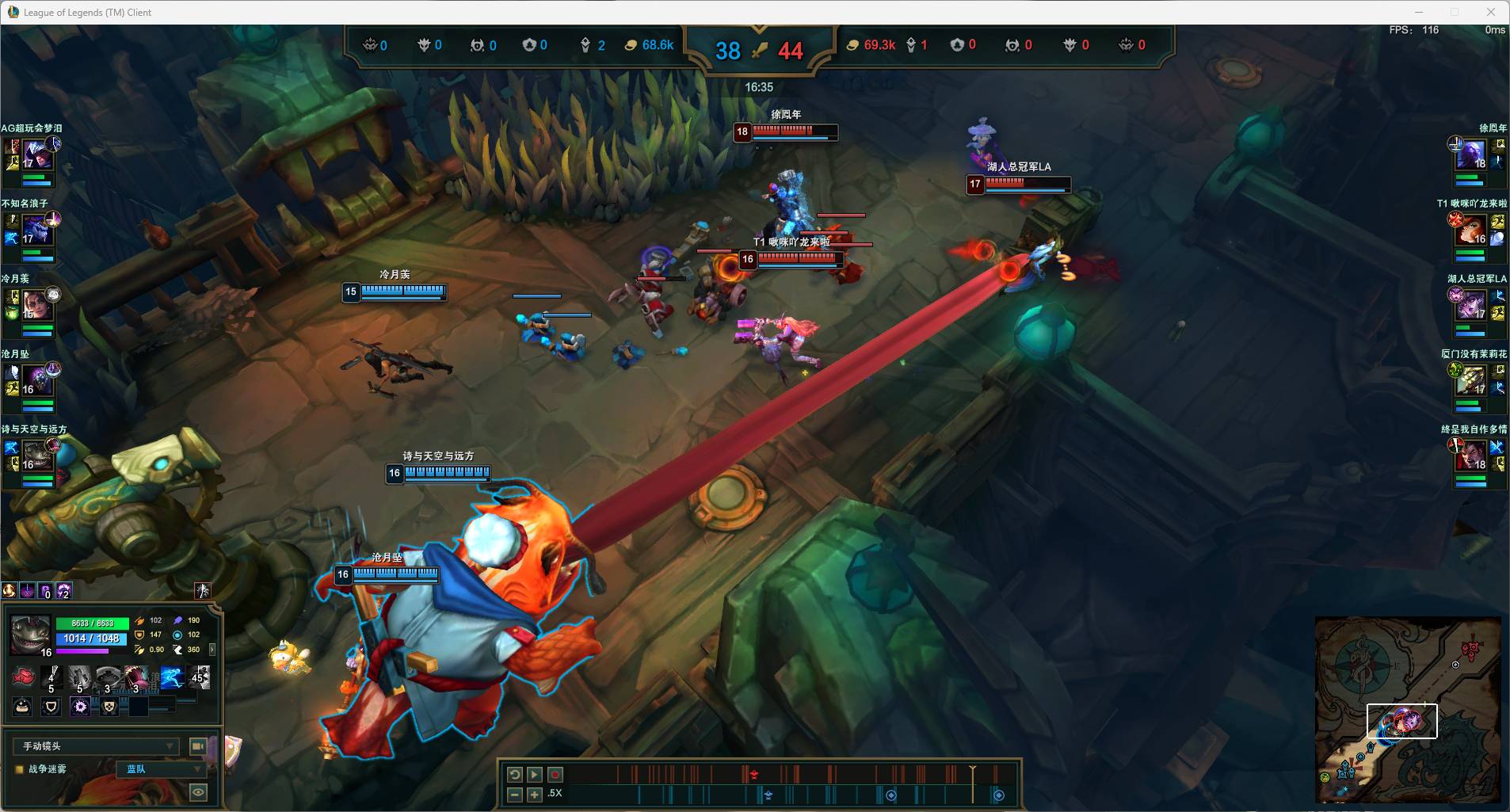1510x812 pixels.
Task: Open the 手动镜头 camera mode dropdown
Action: click(x=96, y=746)
